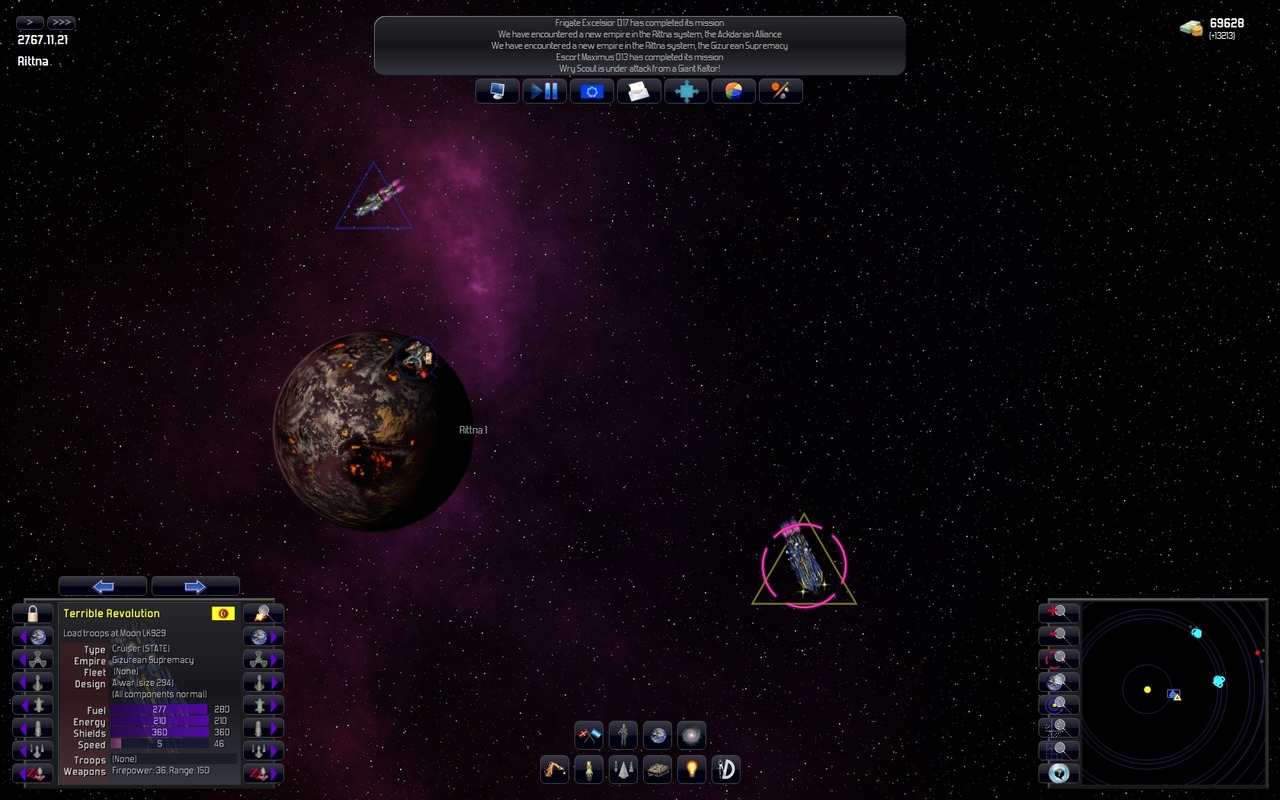This screenshot has width=1280, height=800.
Task: Go to the next item with right arrow
Action: [195, 586]
